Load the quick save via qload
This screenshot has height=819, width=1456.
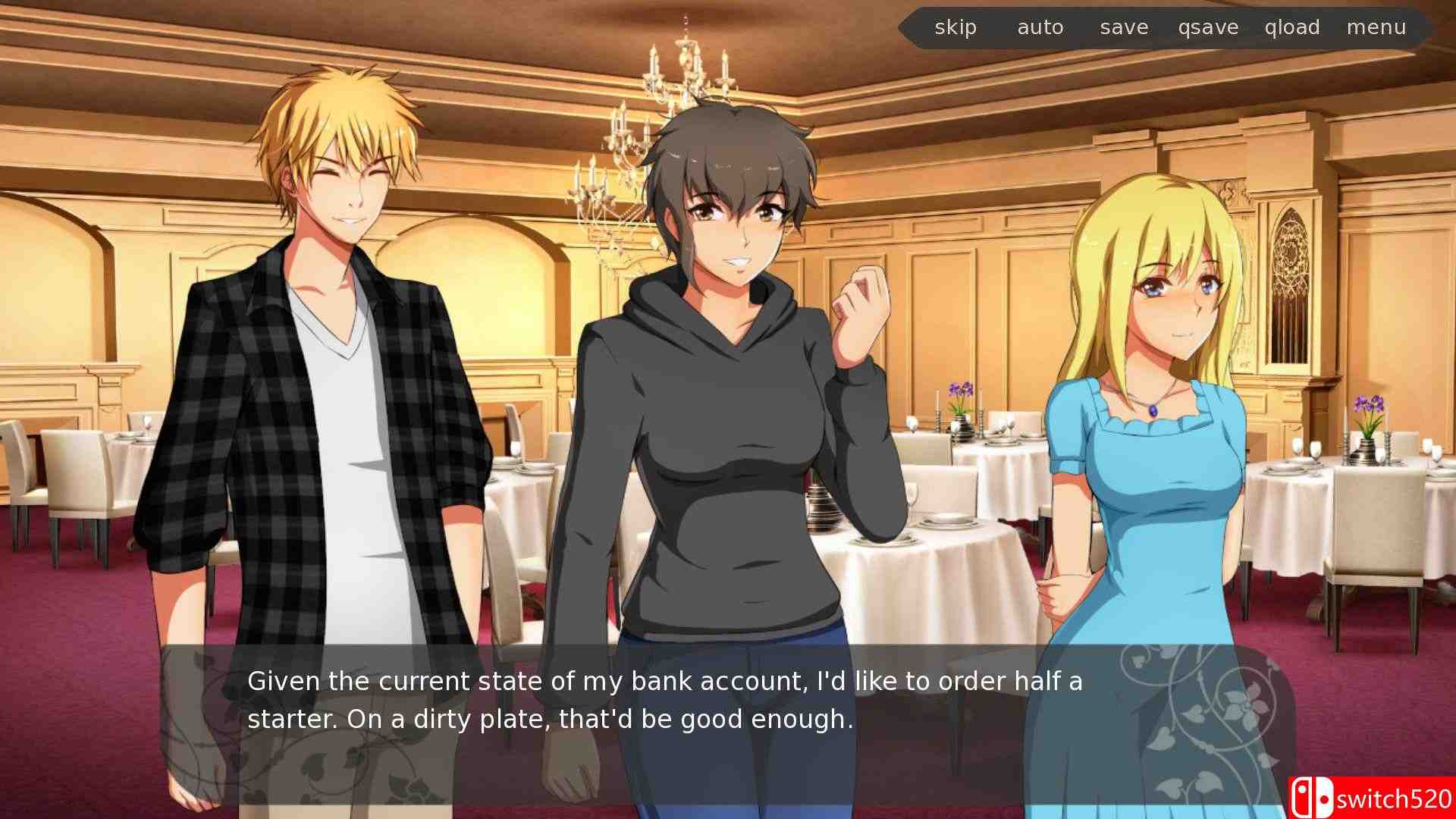click(1291, 27)
